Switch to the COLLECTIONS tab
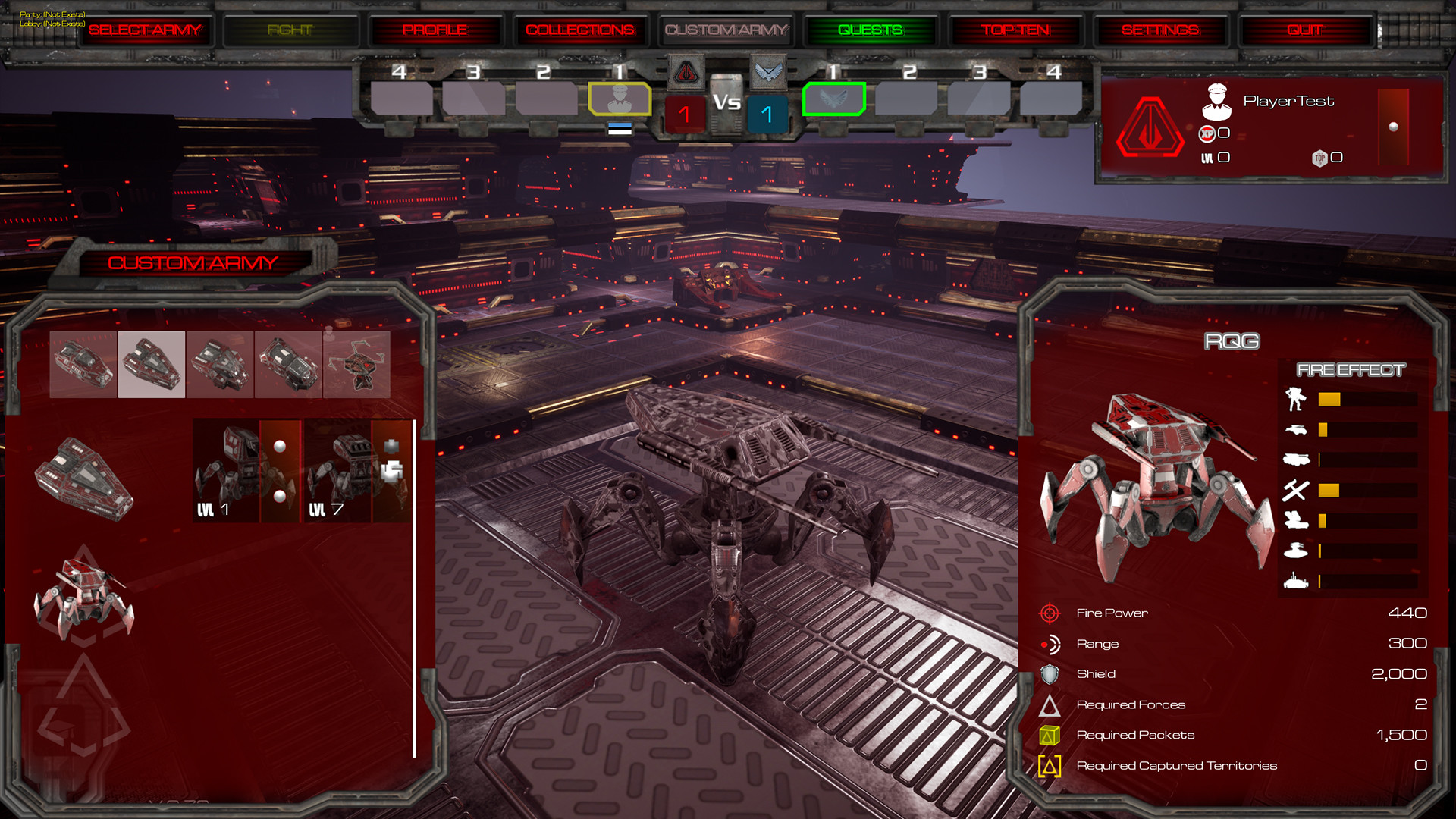This screenshot has height=819, width=1456. point(581,30)
